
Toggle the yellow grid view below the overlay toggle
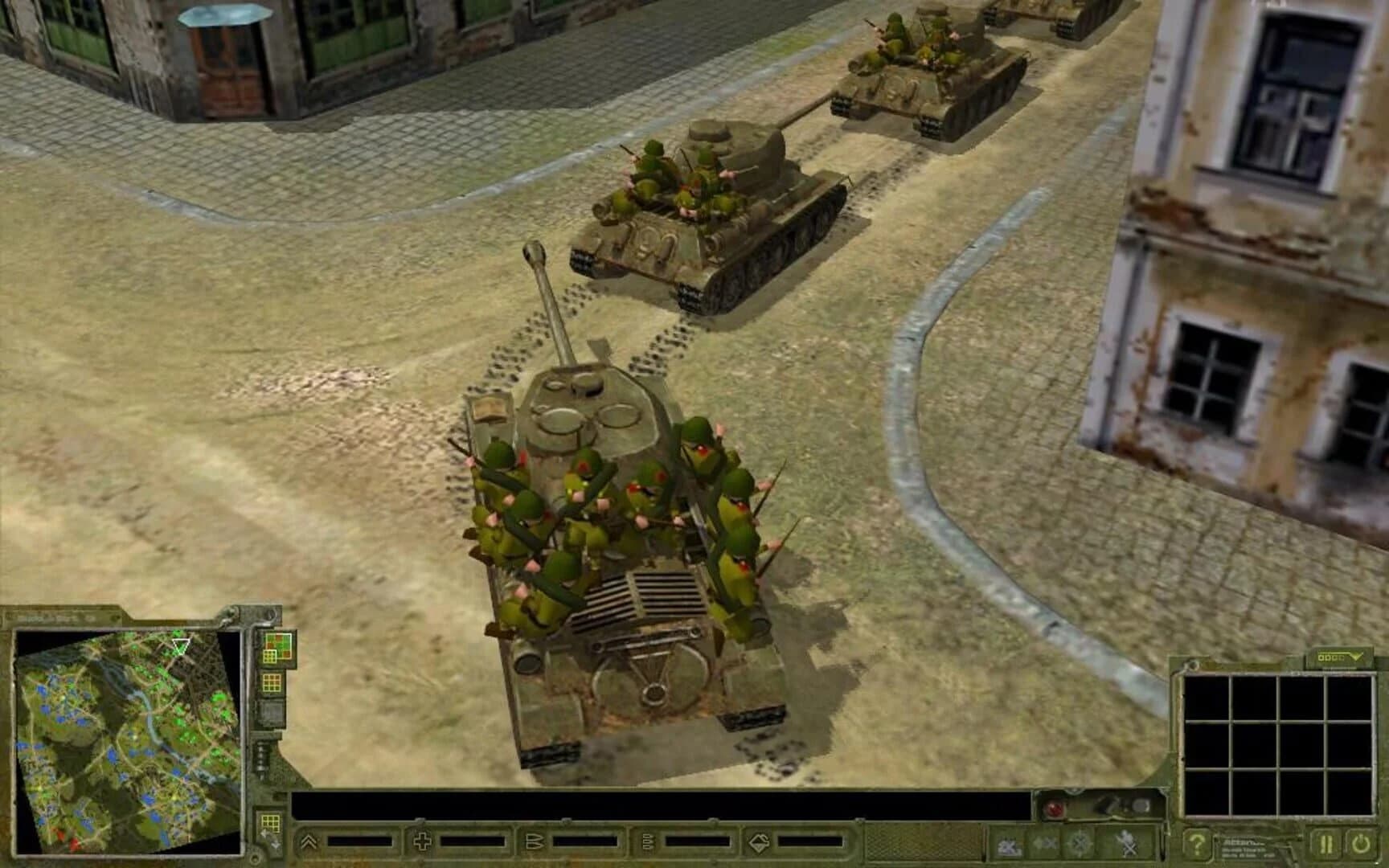click(271, 682)
